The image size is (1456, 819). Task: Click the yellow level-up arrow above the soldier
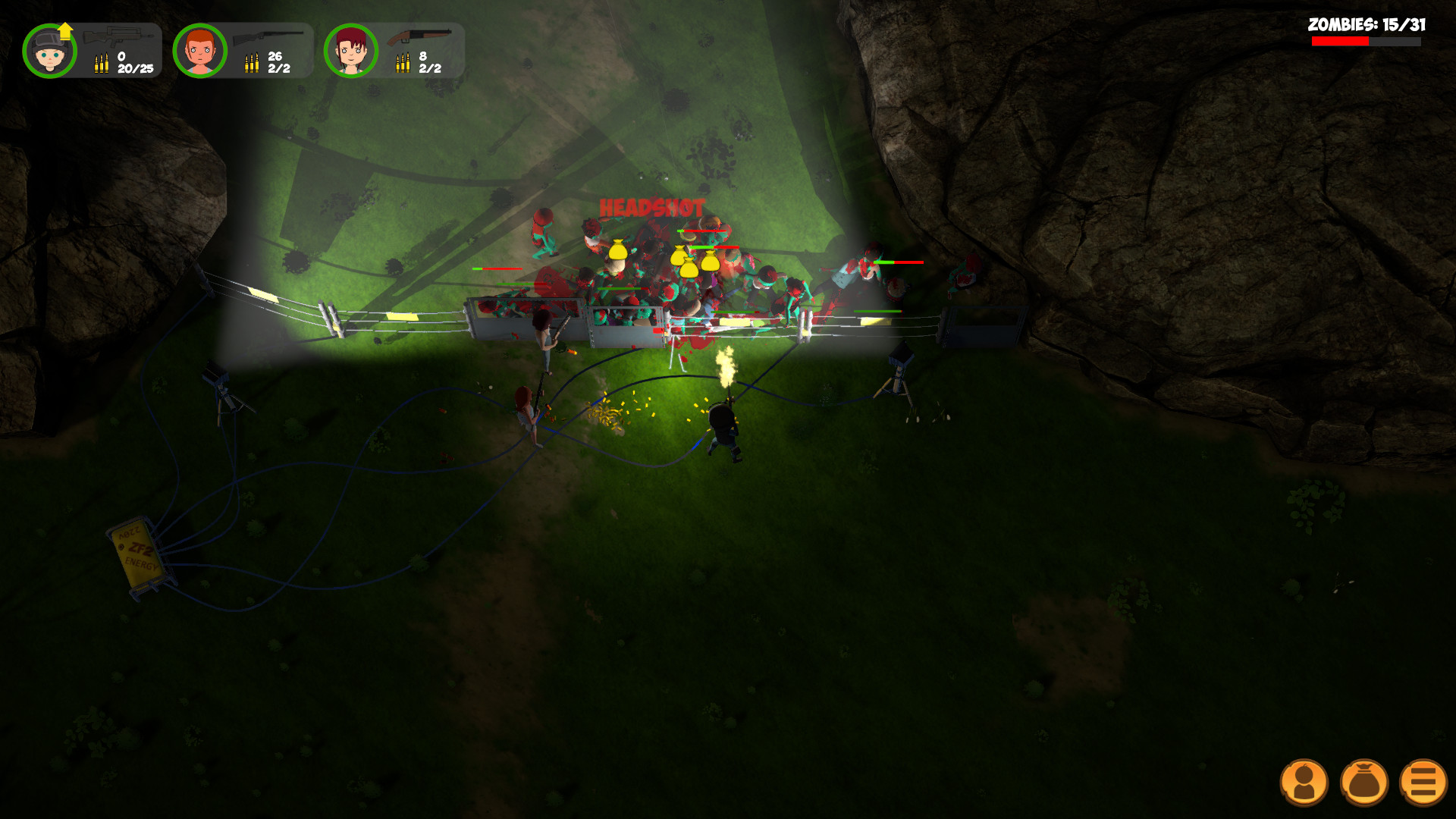[x=65, y=30]
